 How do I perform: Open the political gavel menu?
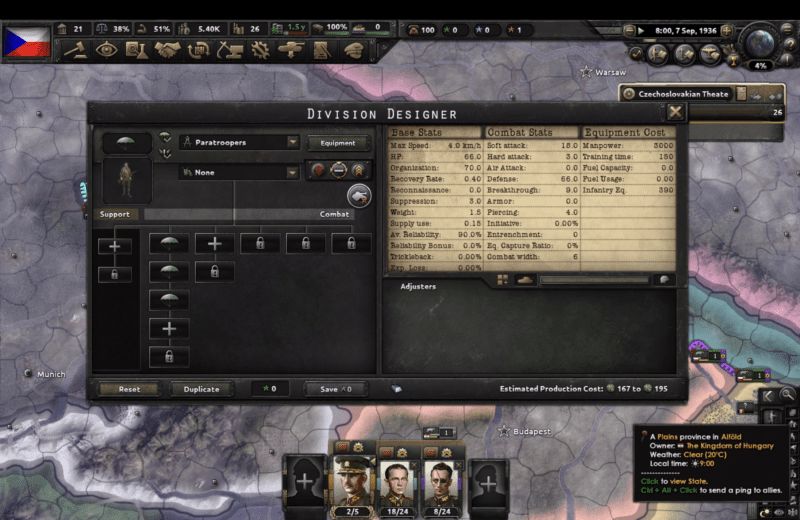[75, 49]
